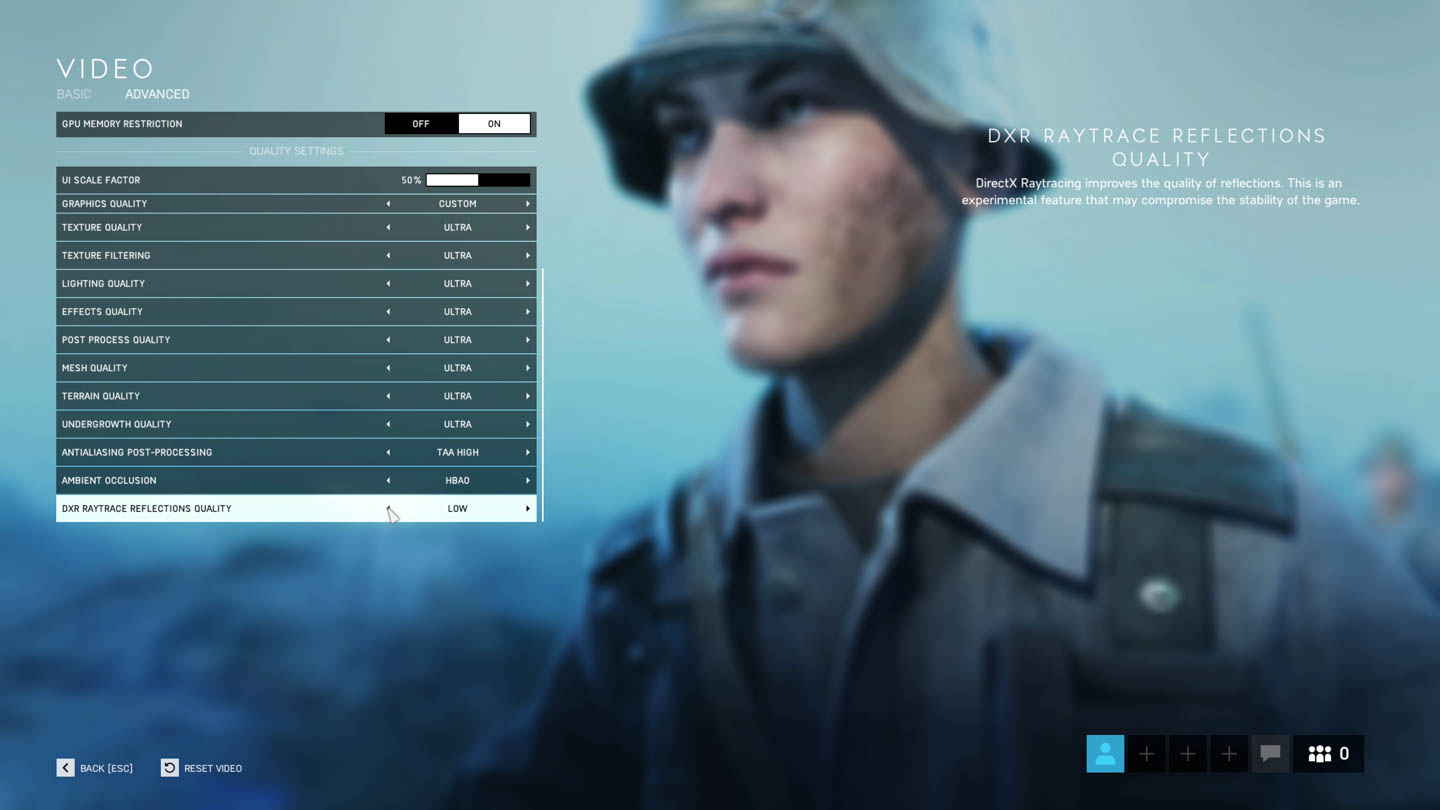Click the right arrow on Terrain Quality

pos(528,396)
